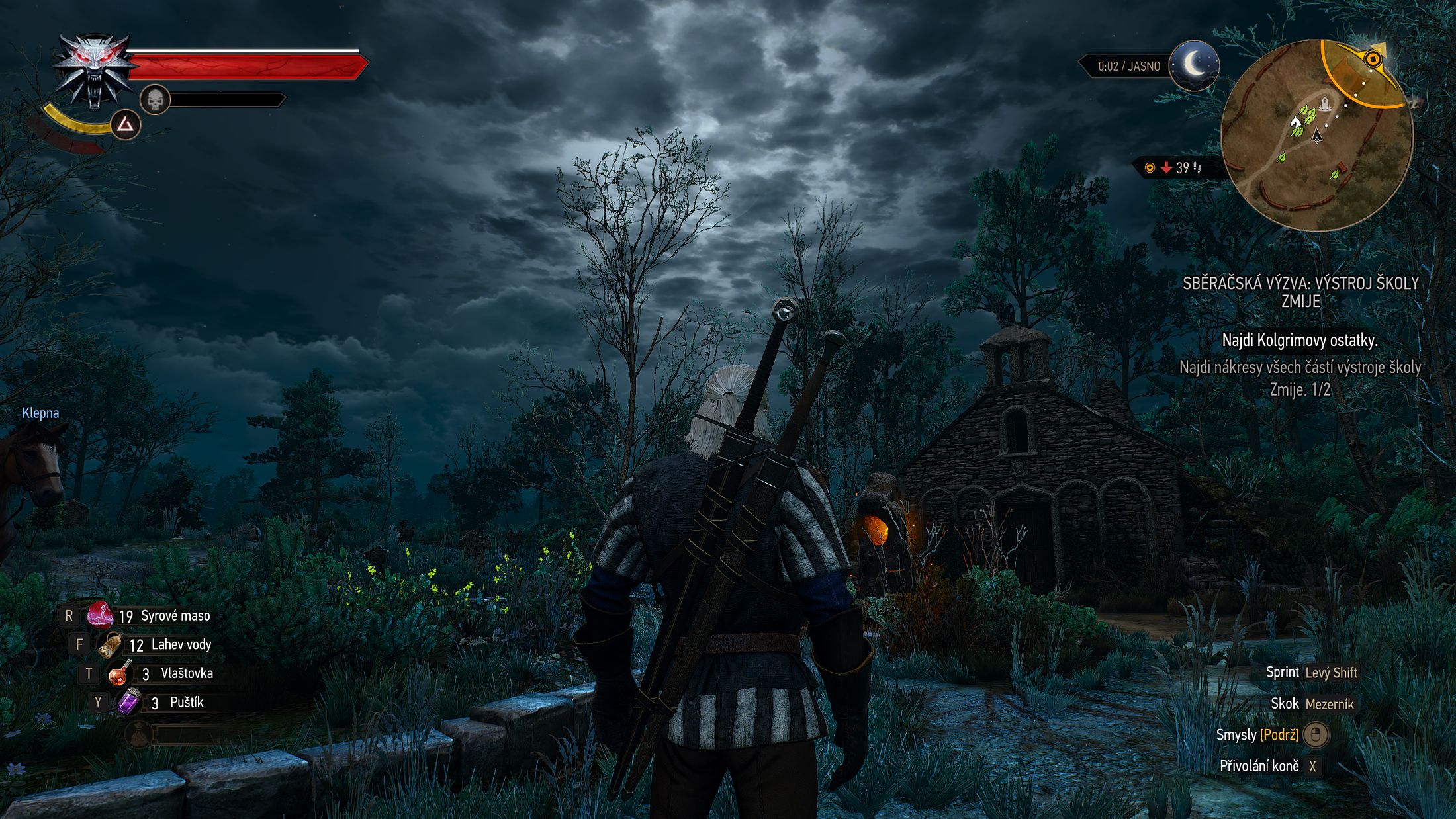
Task: Click the skull toxicity icon
Action: [155, 101]
